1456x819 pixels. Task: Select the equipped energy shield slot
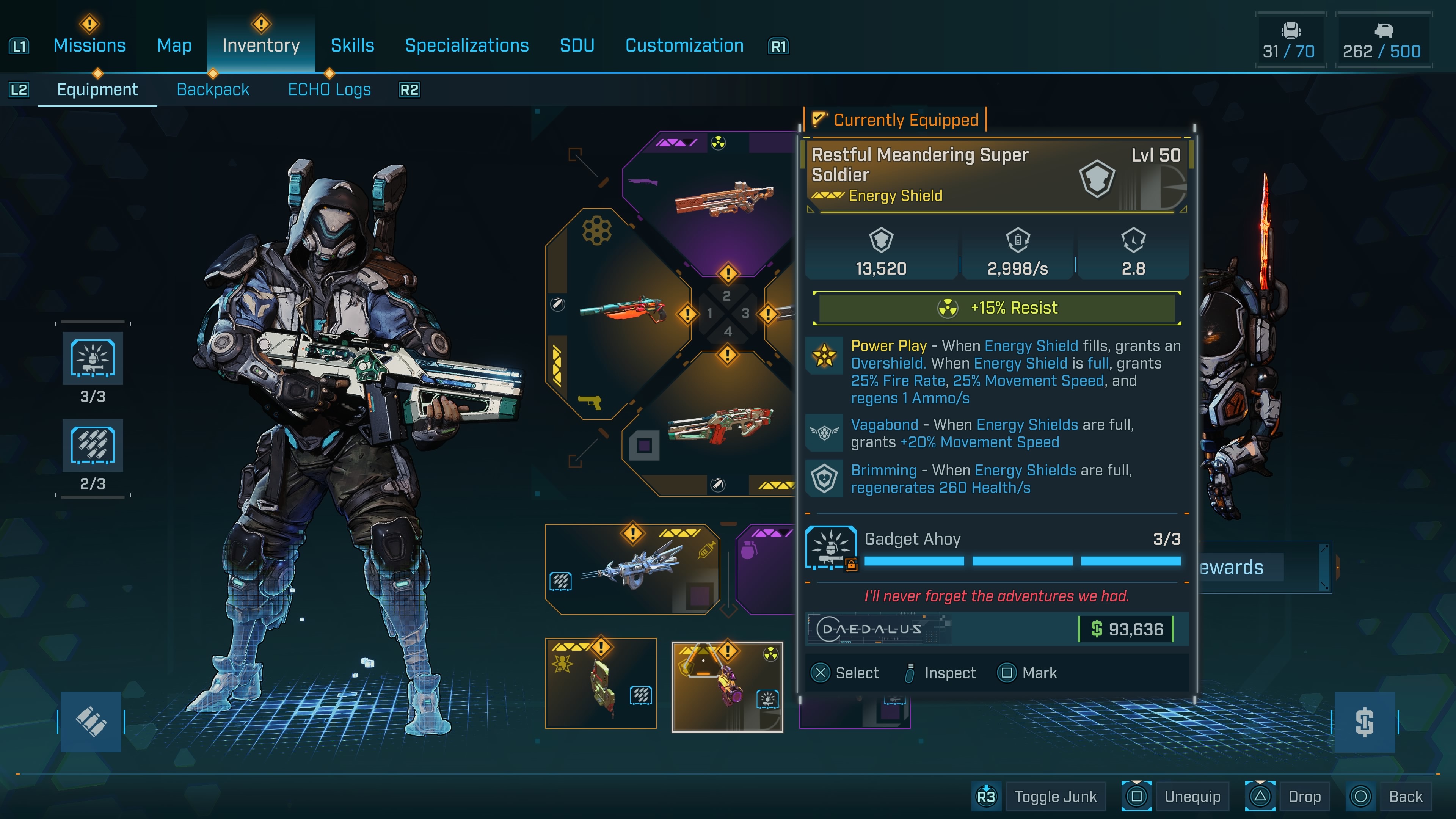point(727,686)
